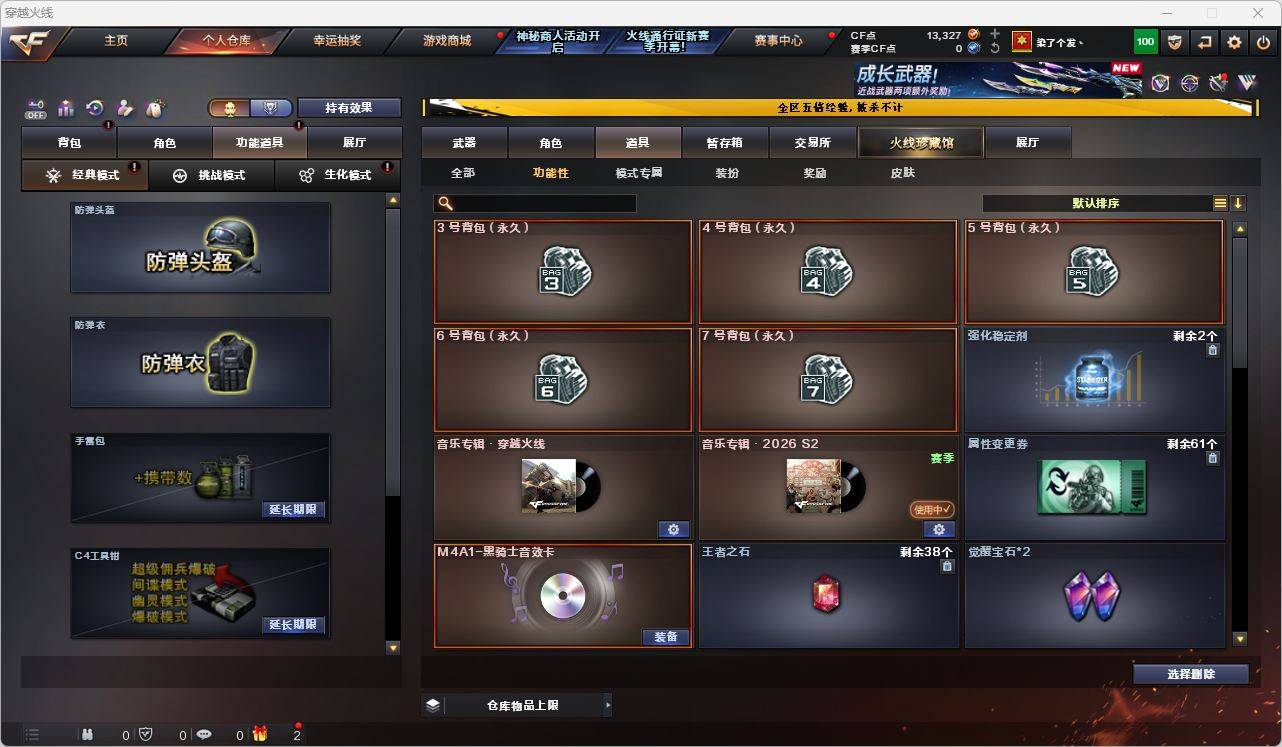Click the 选择删除 button at bottom right
Screen dimensions: 1282x747
coord(1191,674)
